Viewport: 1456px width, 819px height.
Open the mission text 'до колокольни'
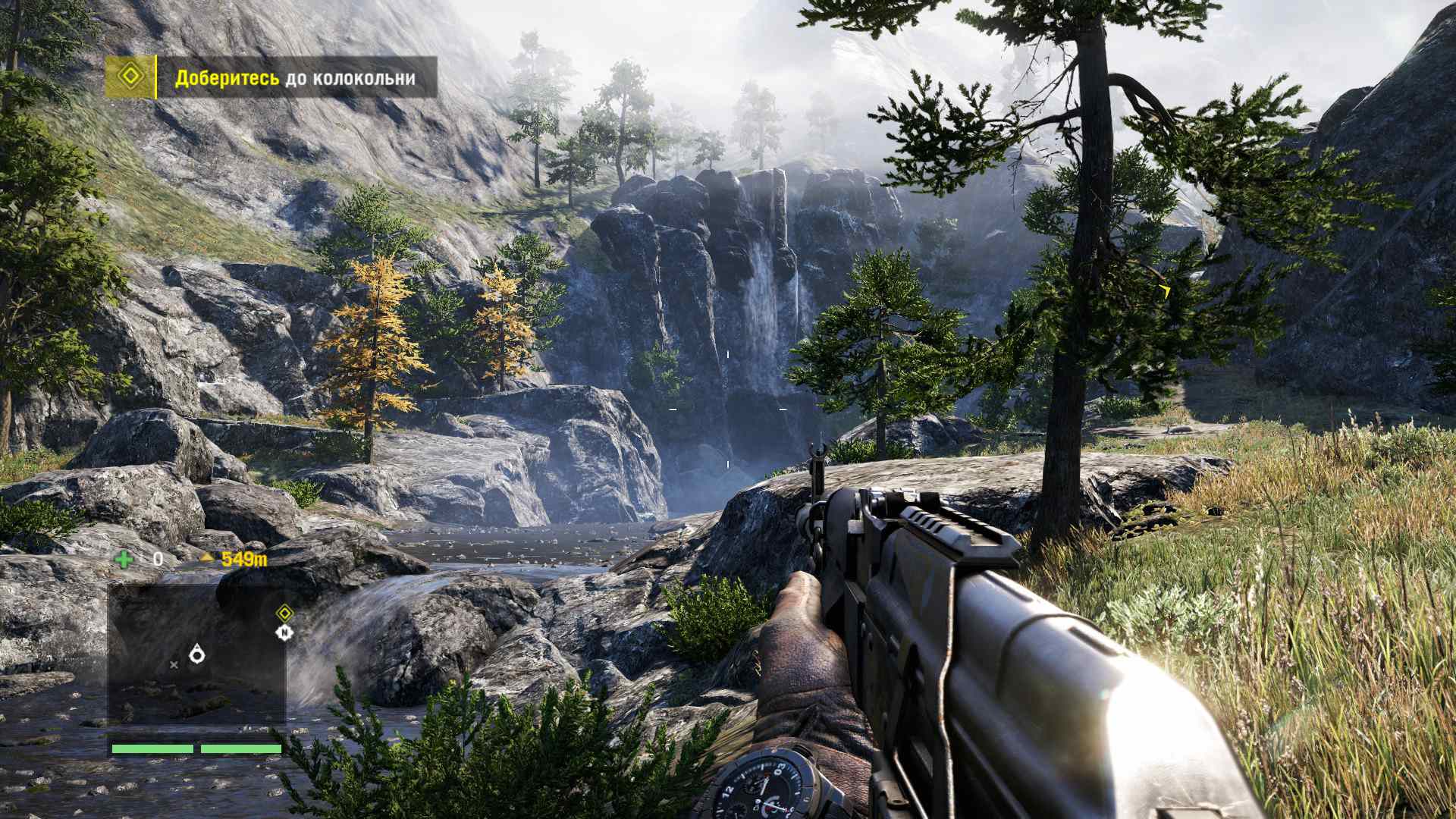point(351,77)
